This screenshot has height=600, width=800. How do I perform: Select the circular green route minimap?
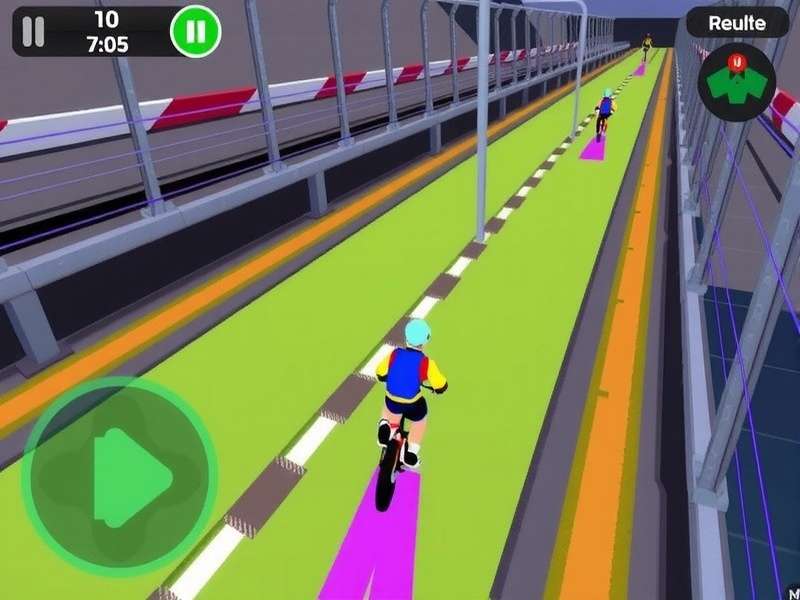click(737, 84)
